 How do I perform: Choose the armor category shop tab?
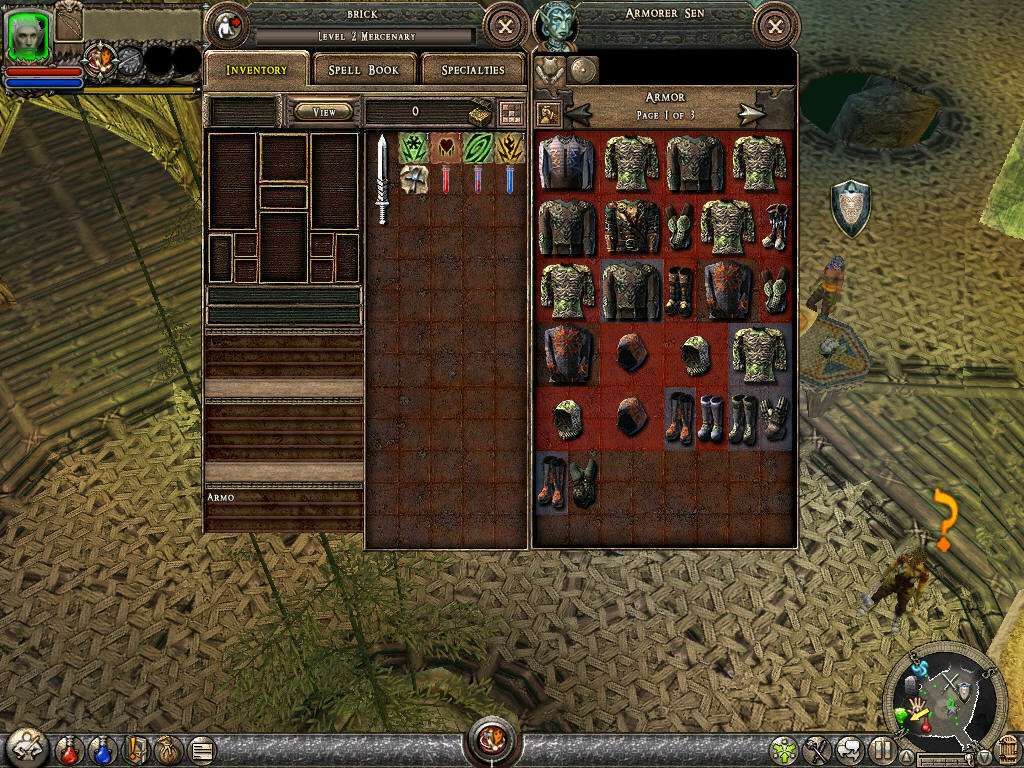[x=549, y=70]
